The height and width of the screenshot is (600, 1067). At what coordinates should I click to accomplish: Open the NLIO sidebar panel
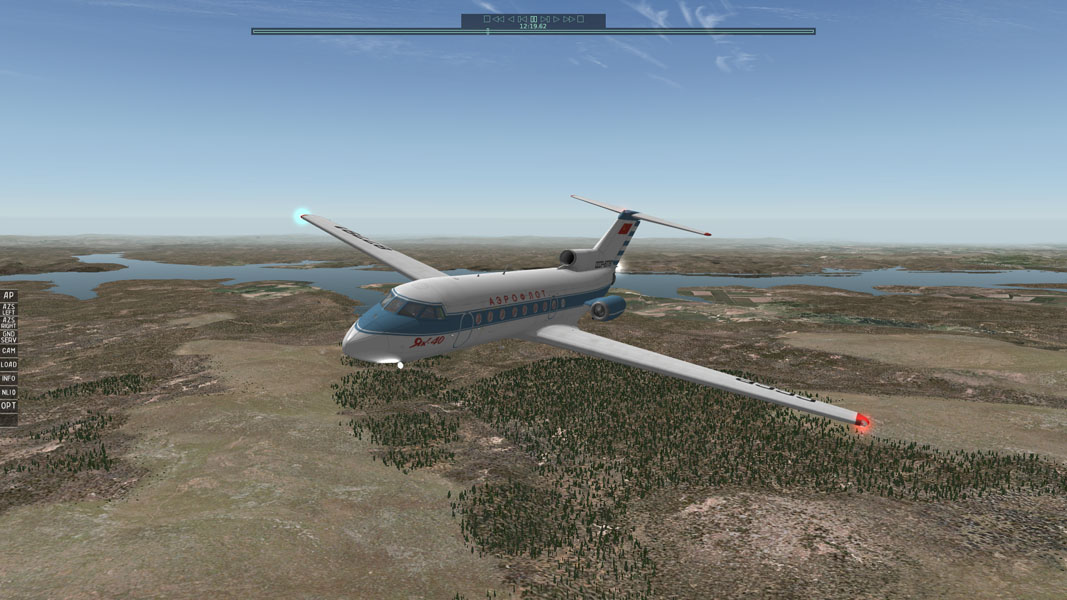pyautogui.click(x=9, y=393)
